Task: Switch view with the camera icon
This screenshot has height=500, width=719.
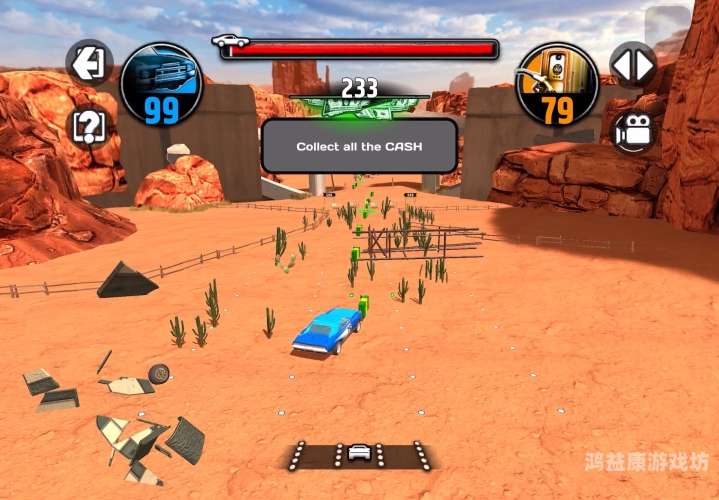Action: click(x=632, y=131)
